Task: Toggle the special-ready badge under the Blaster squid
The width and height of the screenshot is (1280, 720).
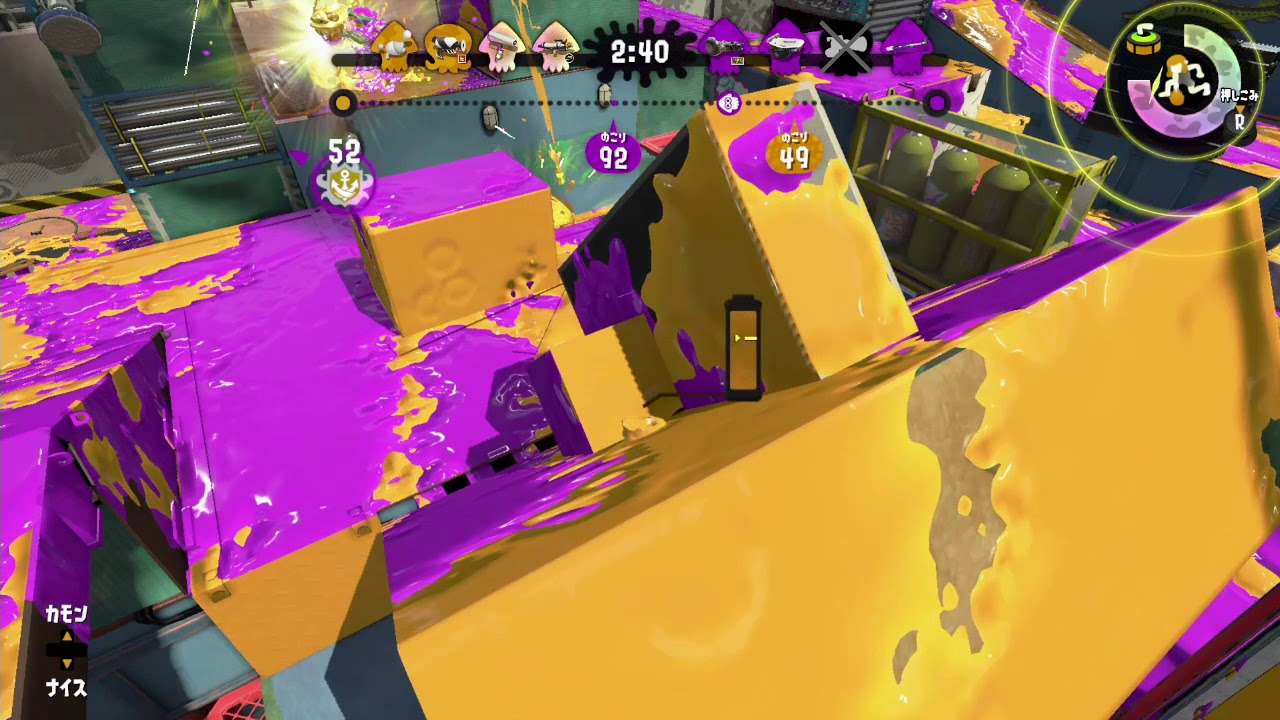Action: click(x=460, y=58)
